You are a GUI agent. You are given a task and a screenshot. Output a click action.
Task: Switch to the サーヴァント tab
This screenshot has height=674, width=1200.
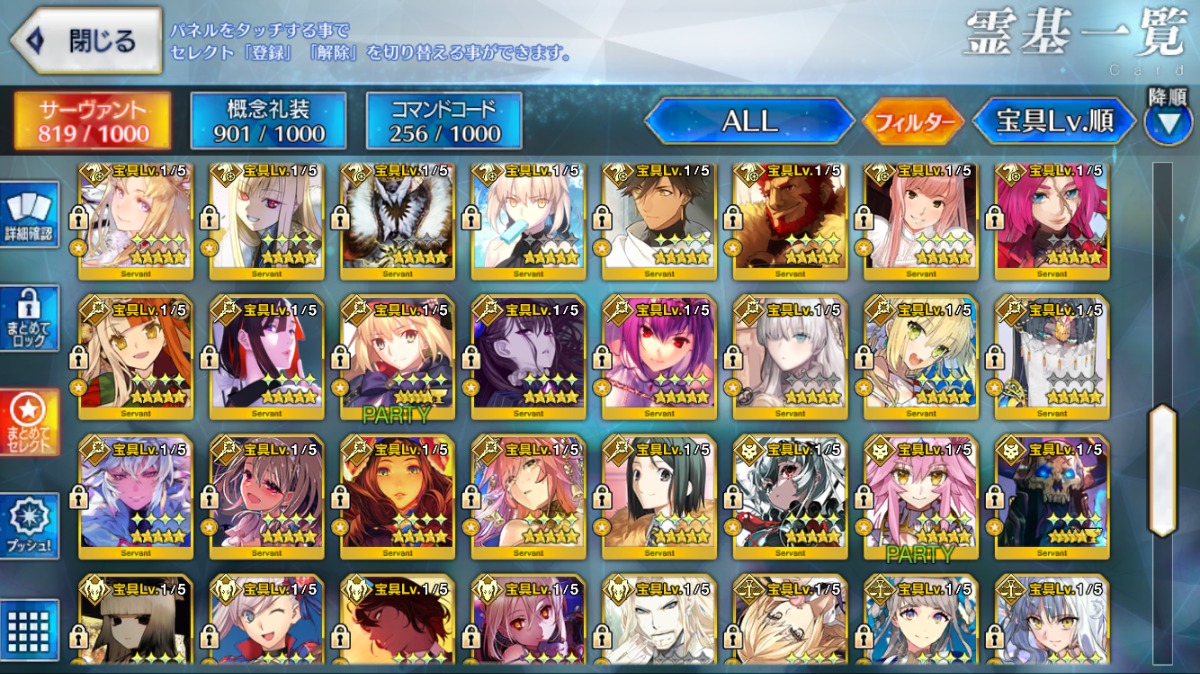[92, 121]
